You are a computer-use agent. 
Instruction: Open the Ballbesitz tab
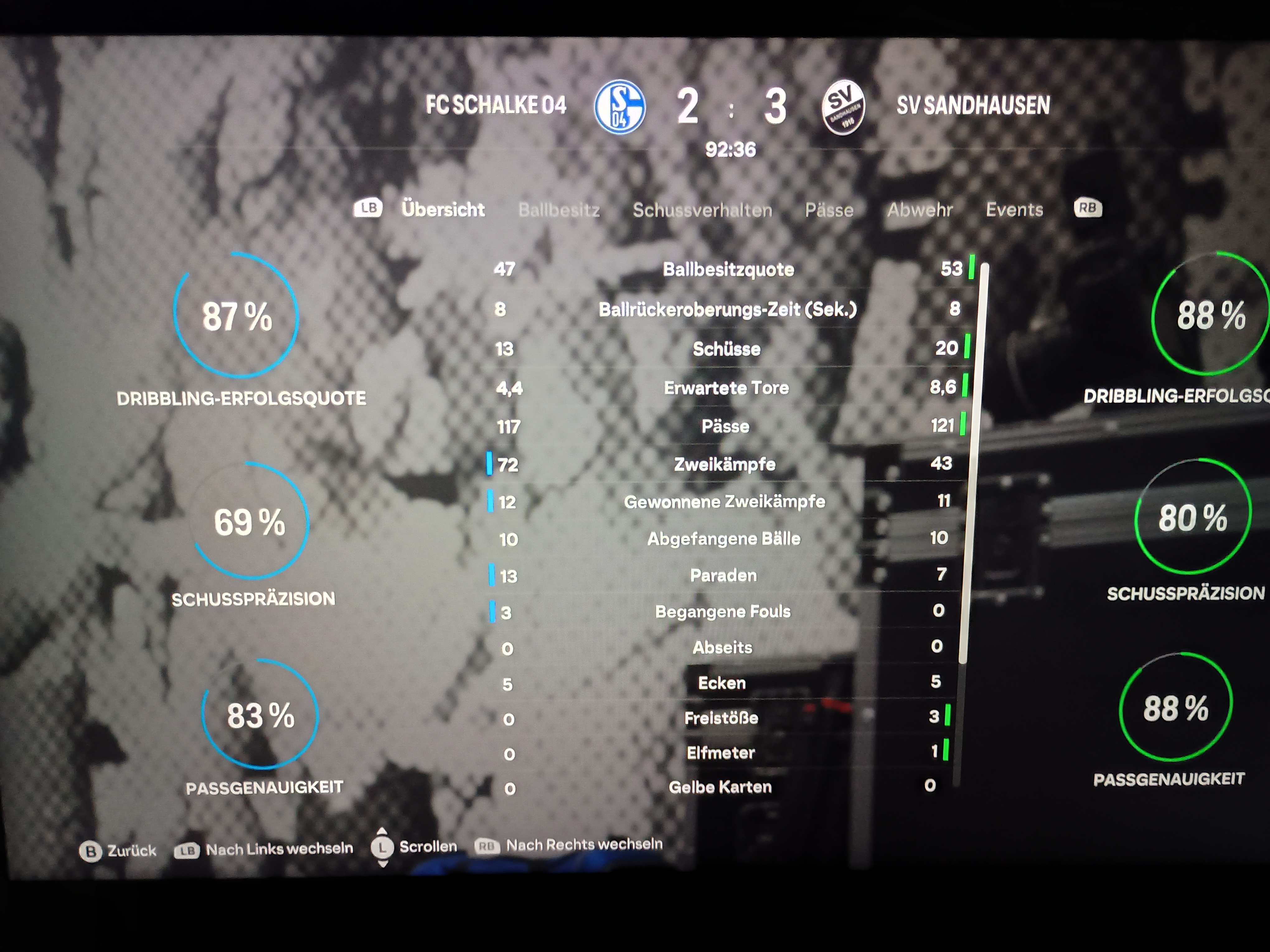click(x=559, y=210)
